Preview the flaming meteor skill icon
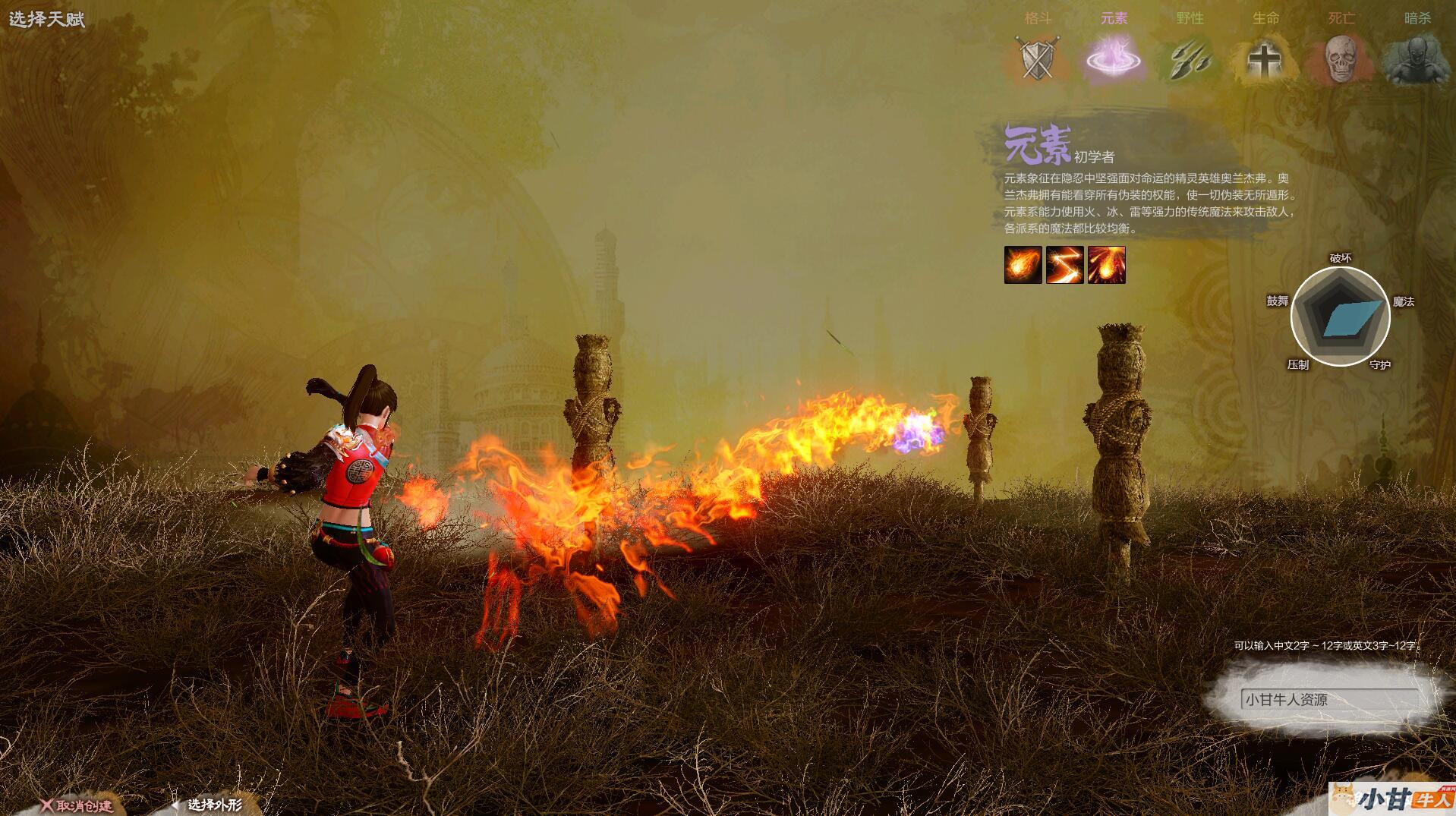1456x816 pixels. [1106, 265]
